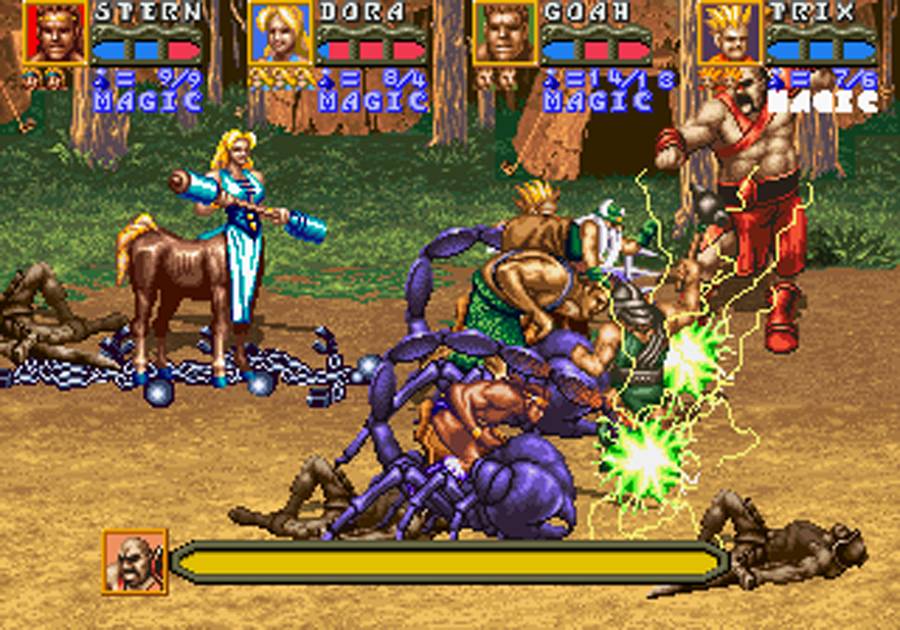900x630 pixels.
Task: Click the bald boss portrait icon
Action: point(134,561)
